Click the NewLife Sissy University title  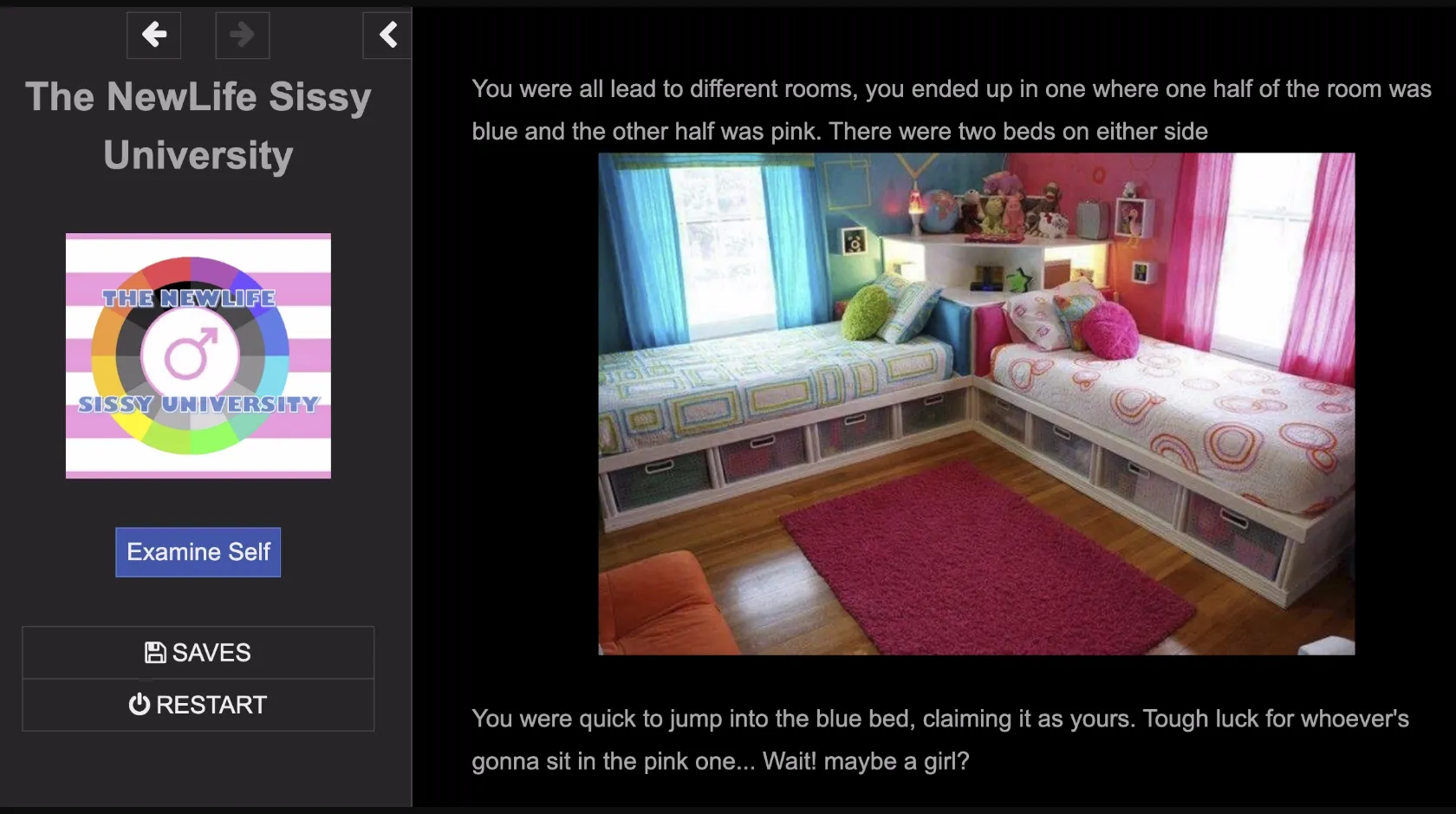click(x=198, y=126)
